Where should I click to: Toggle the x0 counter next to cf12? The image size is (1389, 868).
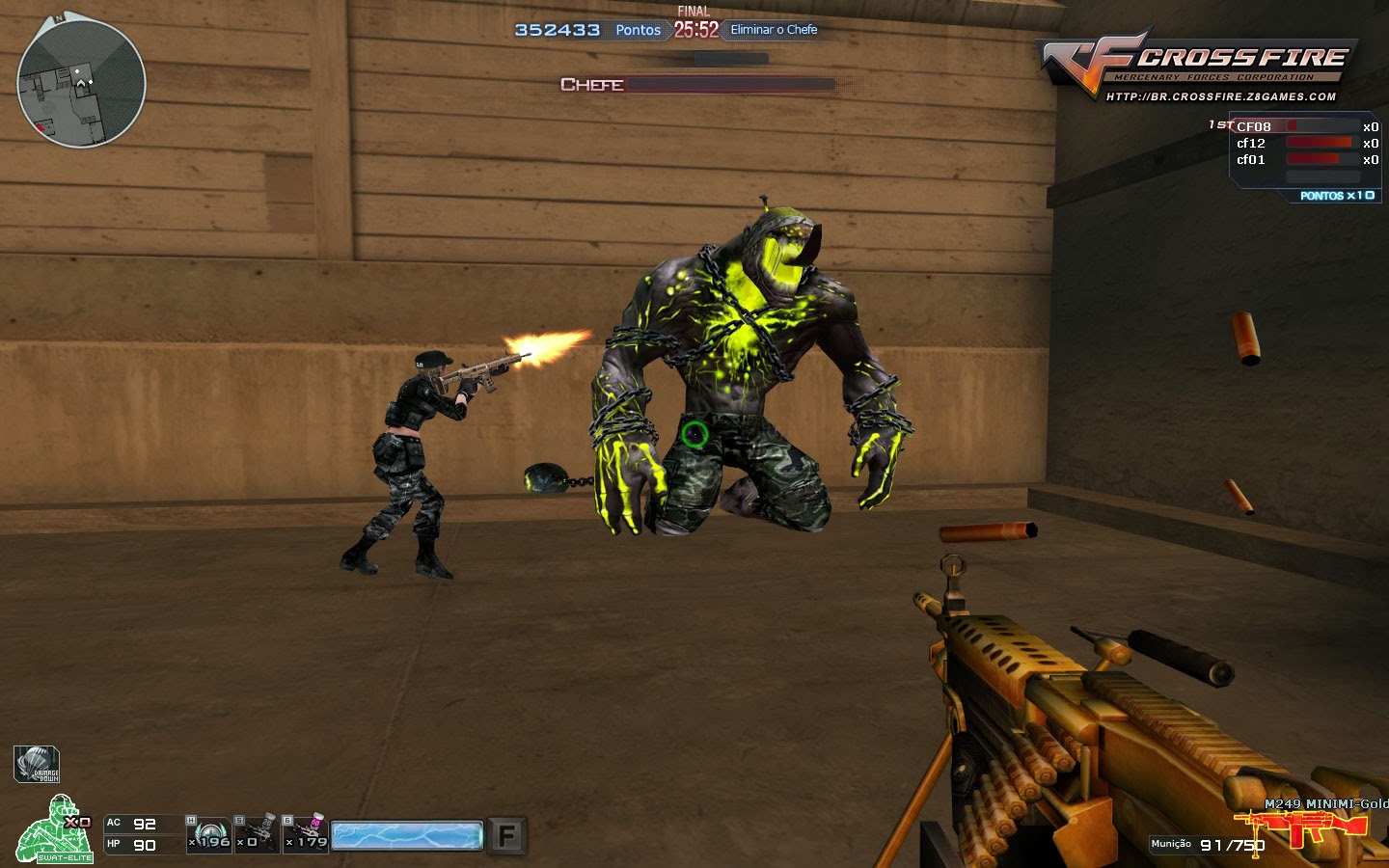click(x=1371, y=143)
